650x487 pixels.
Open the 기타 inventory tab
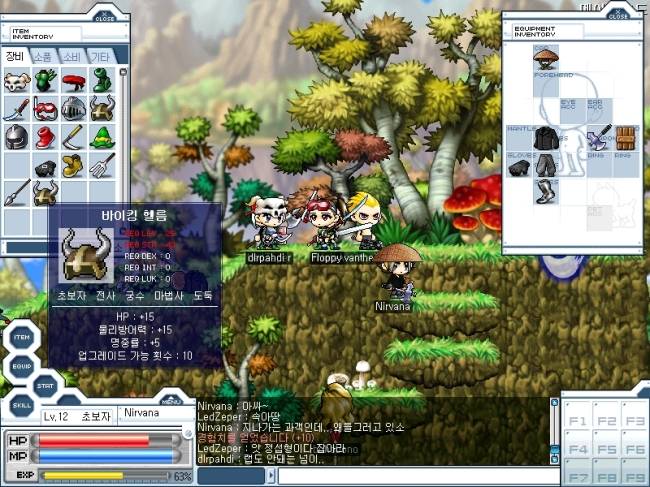[100, 56]
